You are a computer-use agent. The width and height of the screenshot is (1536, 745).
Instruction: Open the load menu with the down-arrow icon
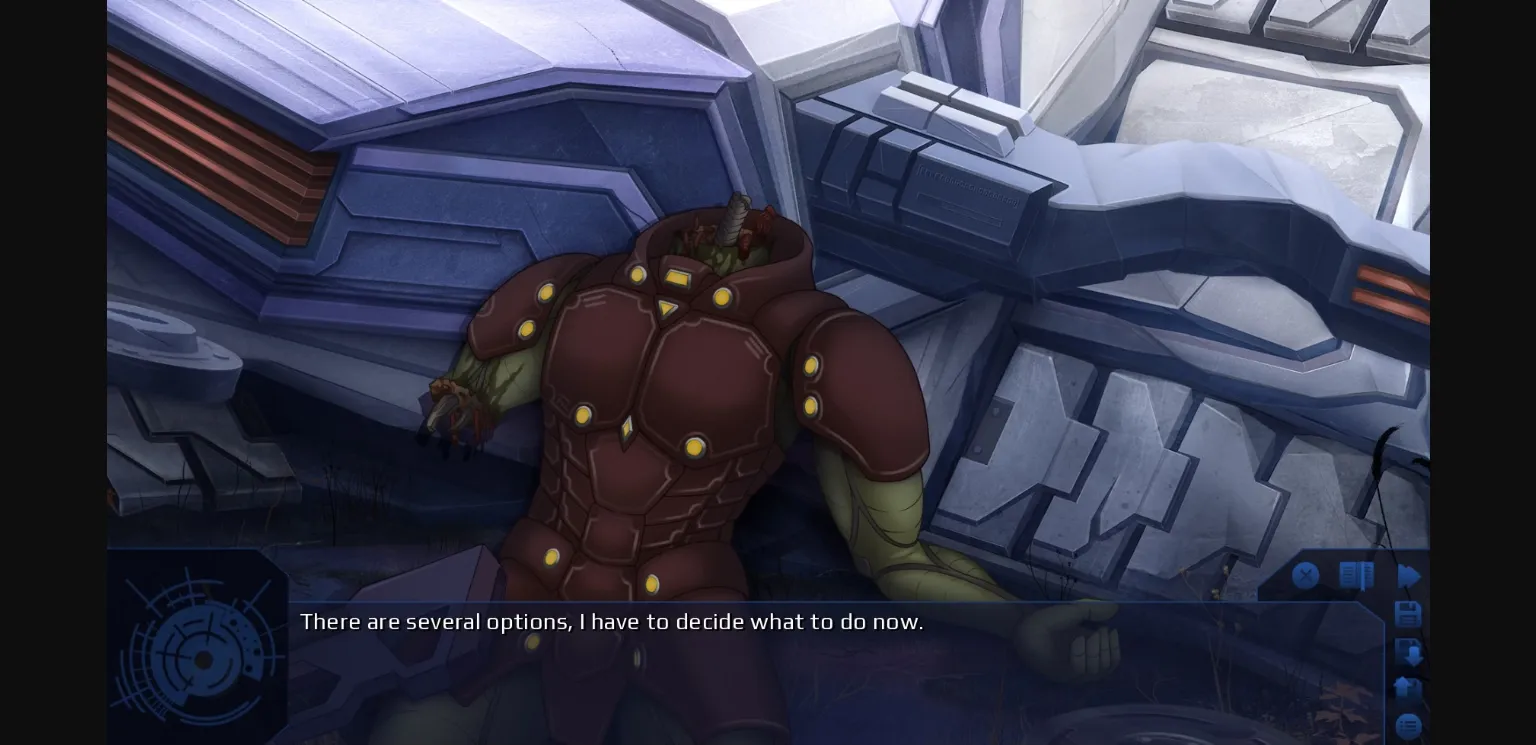click(x=1409, y=652)
